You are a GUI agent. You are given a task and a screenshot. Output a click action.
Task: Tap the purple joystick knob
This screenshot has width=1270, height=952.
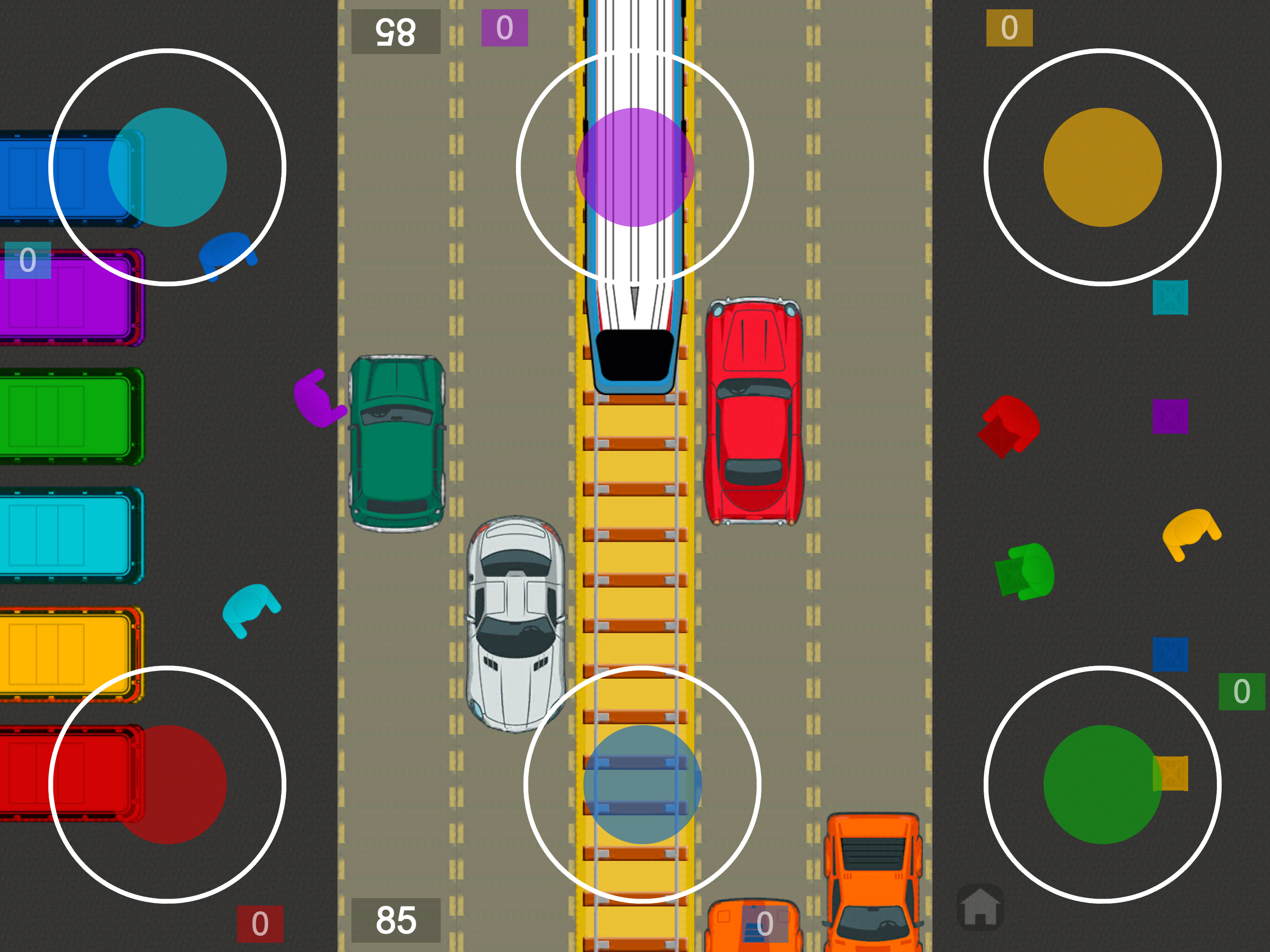[x=635, y=167]
